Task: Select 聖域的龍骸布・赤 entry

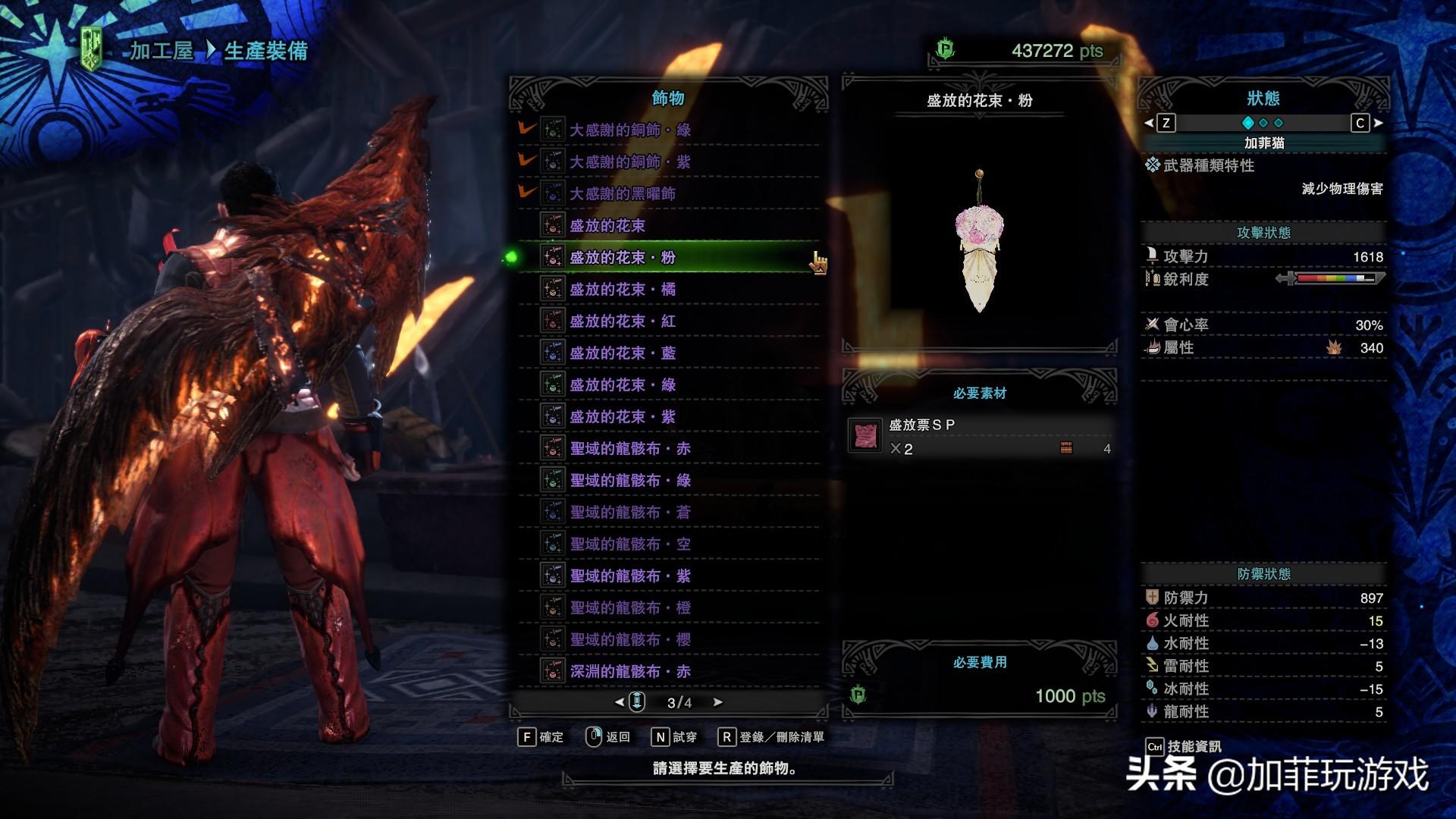Action: pos(629,448)
